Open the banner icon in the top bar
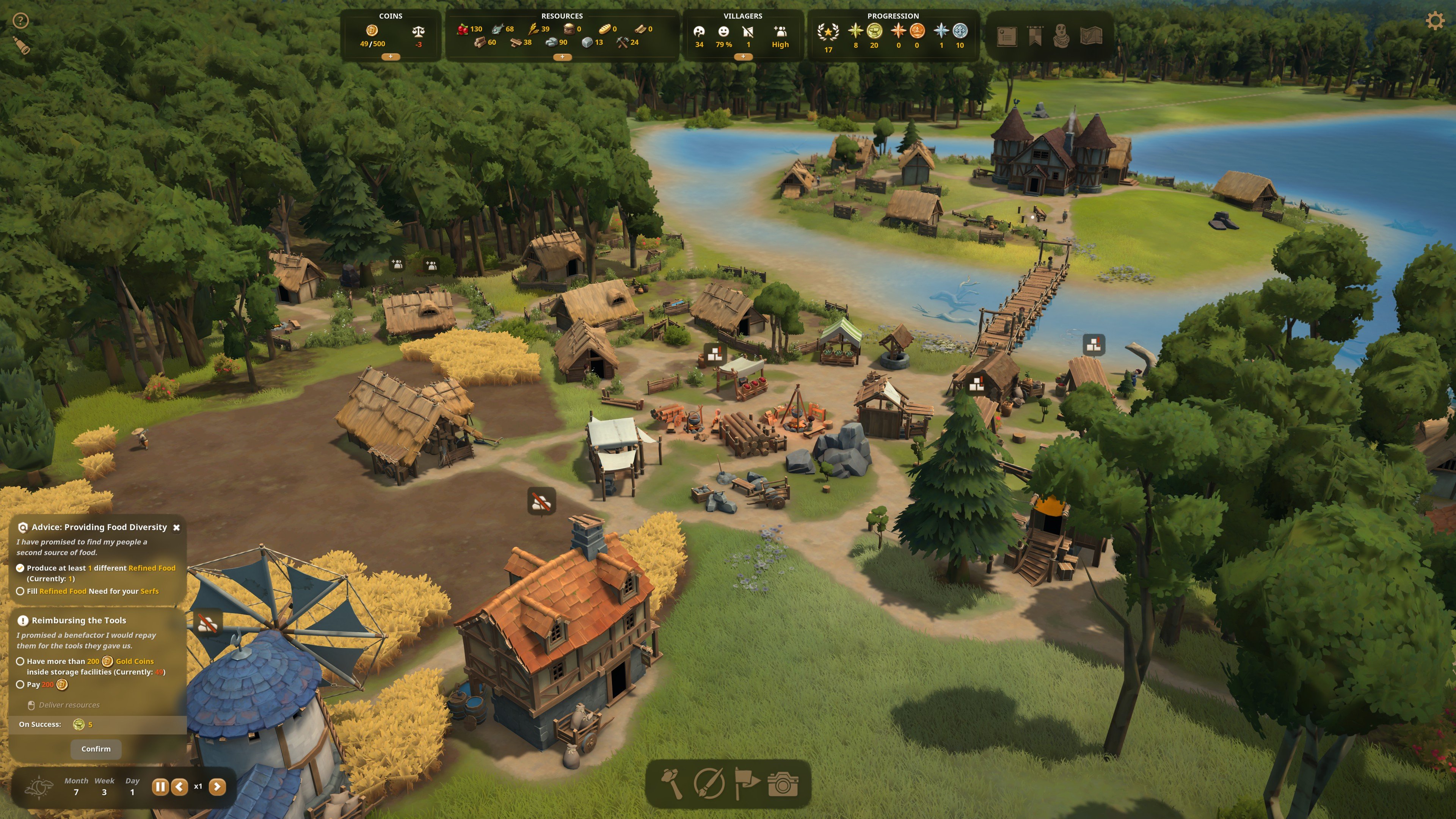The image size is (1456, 819). 1035,37
